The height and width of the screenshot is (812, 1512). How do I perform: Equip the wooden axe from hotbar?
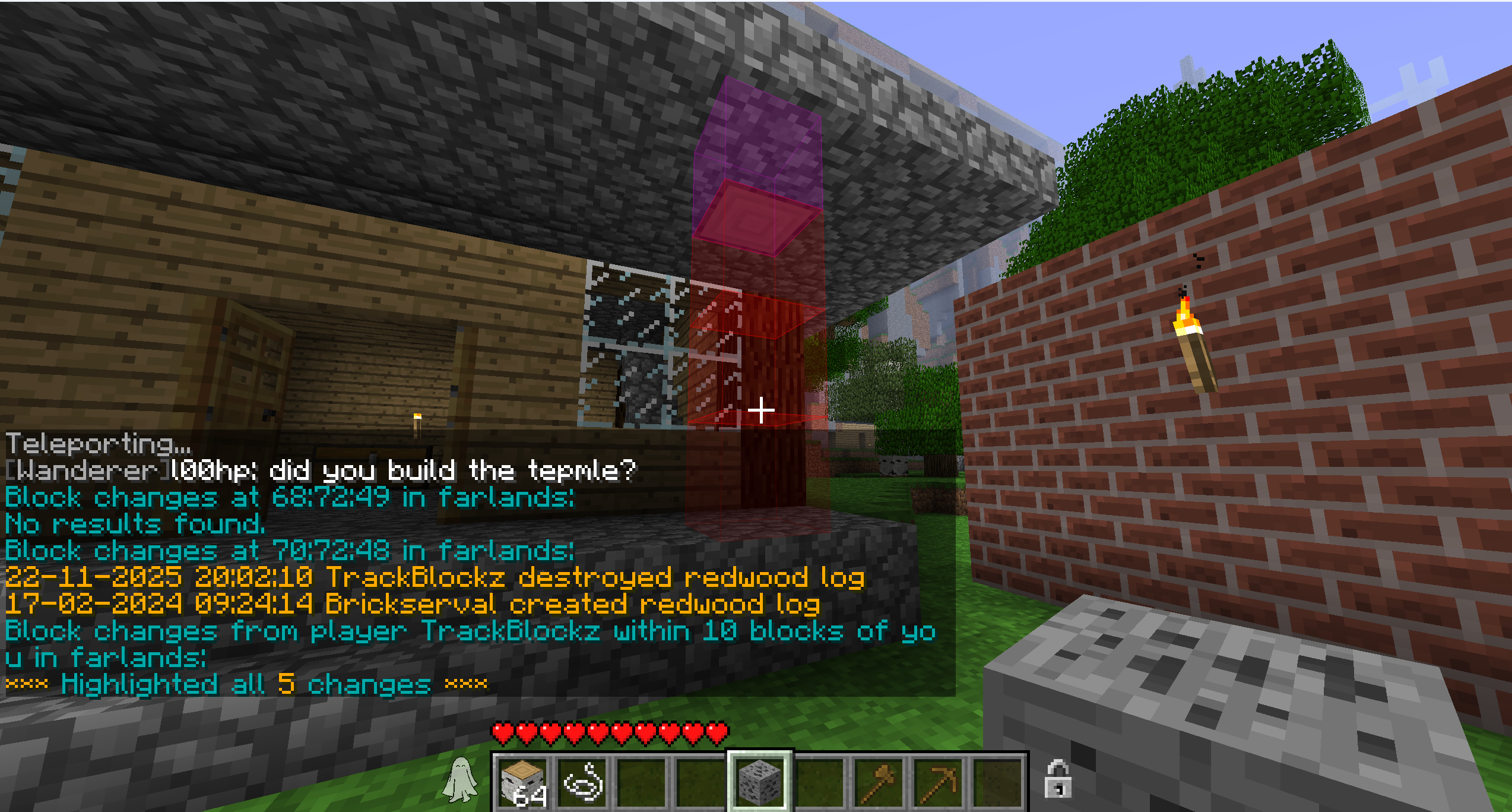(x=879, y=781)
